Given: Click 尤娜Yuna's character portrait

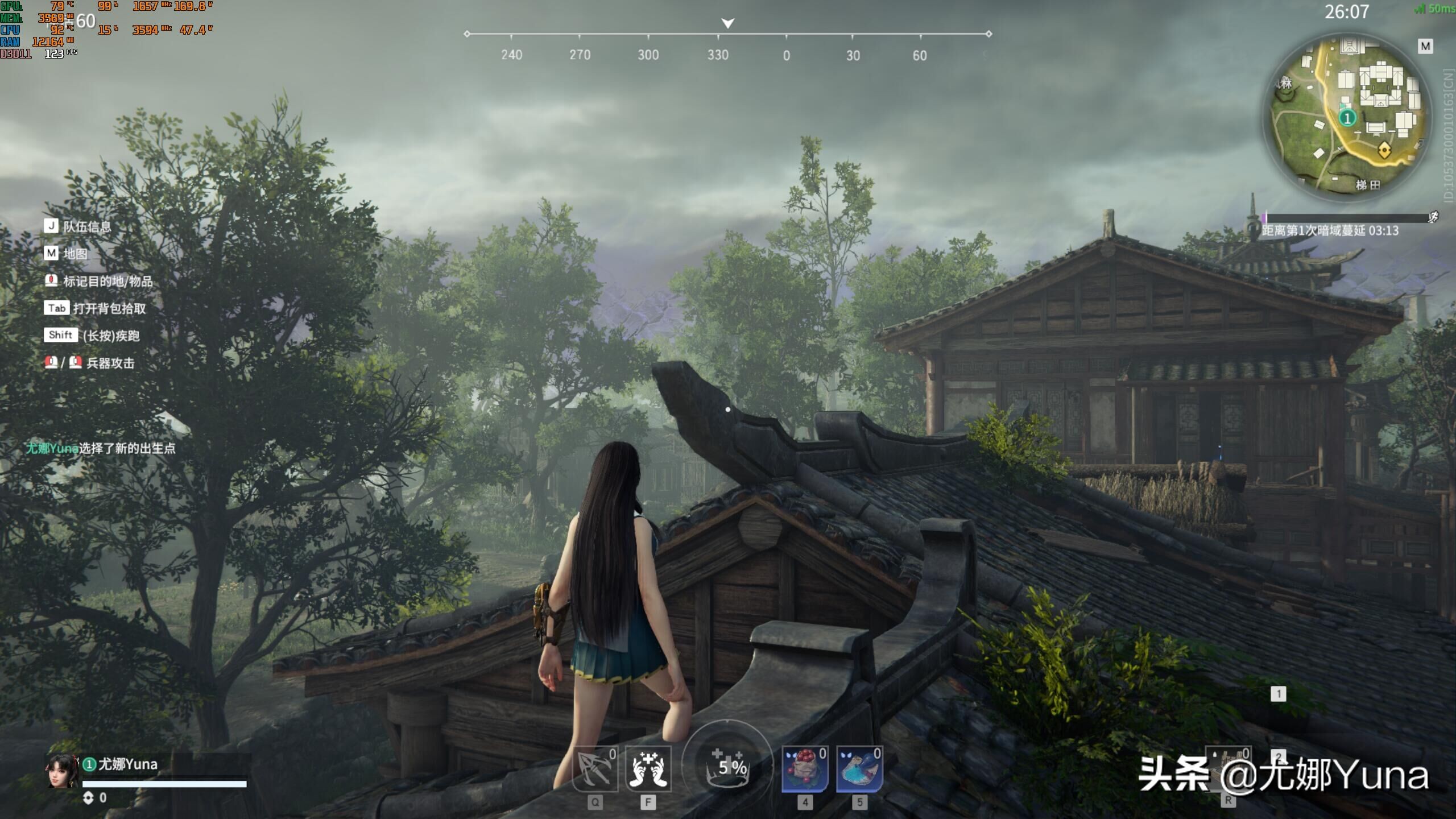Looking at the screenshot, I should (x=61, y=772).
